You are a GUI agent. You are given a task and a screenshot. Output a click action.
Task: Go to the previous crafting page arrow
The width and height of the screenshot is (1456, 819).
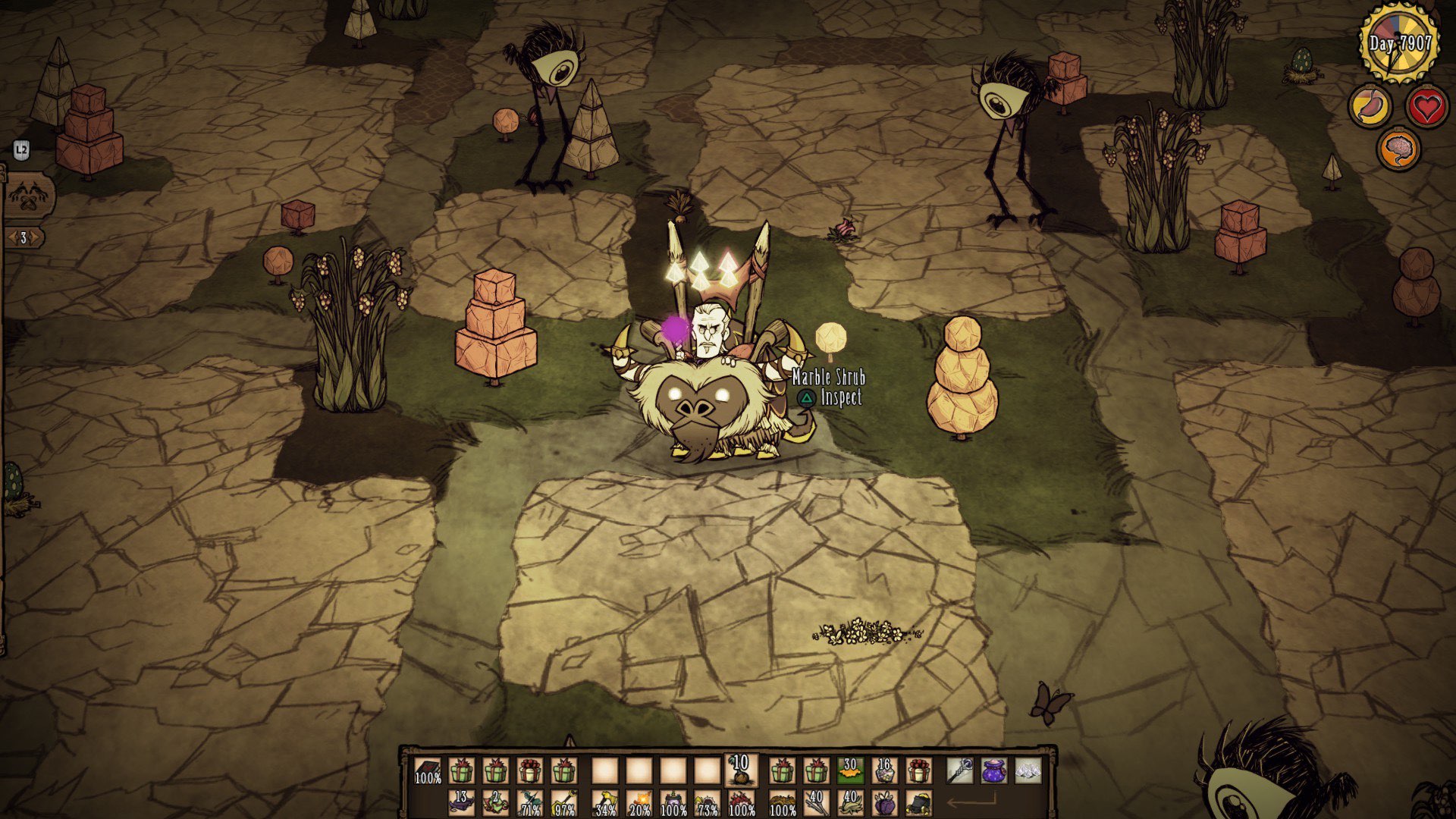(x=11, y=238)
